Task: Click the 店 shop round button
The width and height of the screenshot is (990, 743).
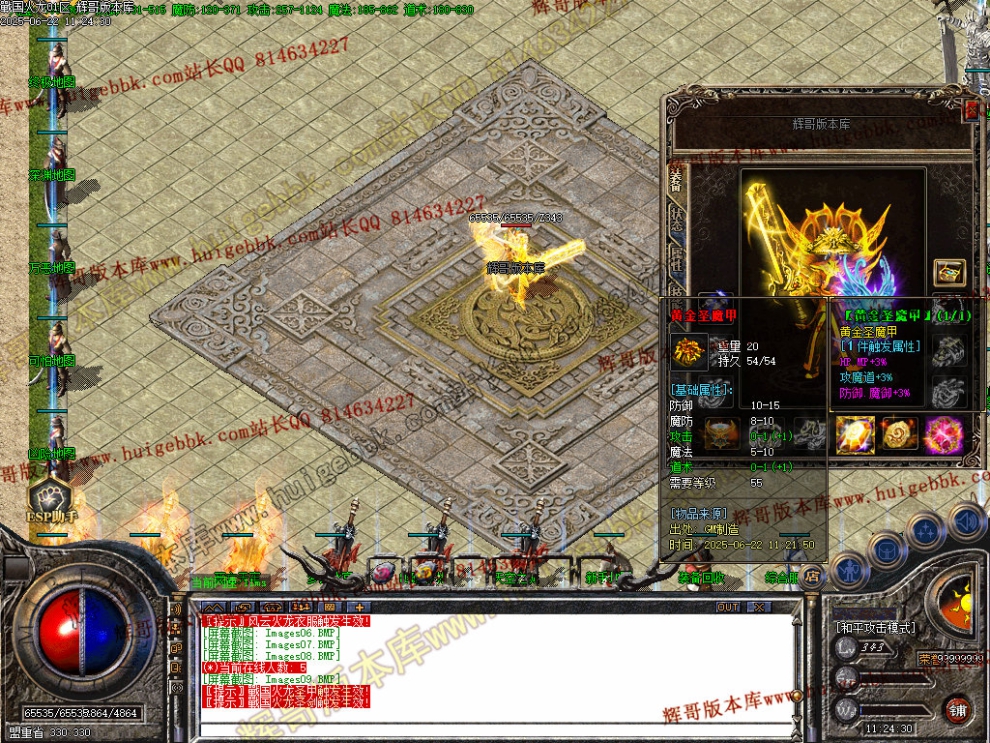Action: [813, 574]
